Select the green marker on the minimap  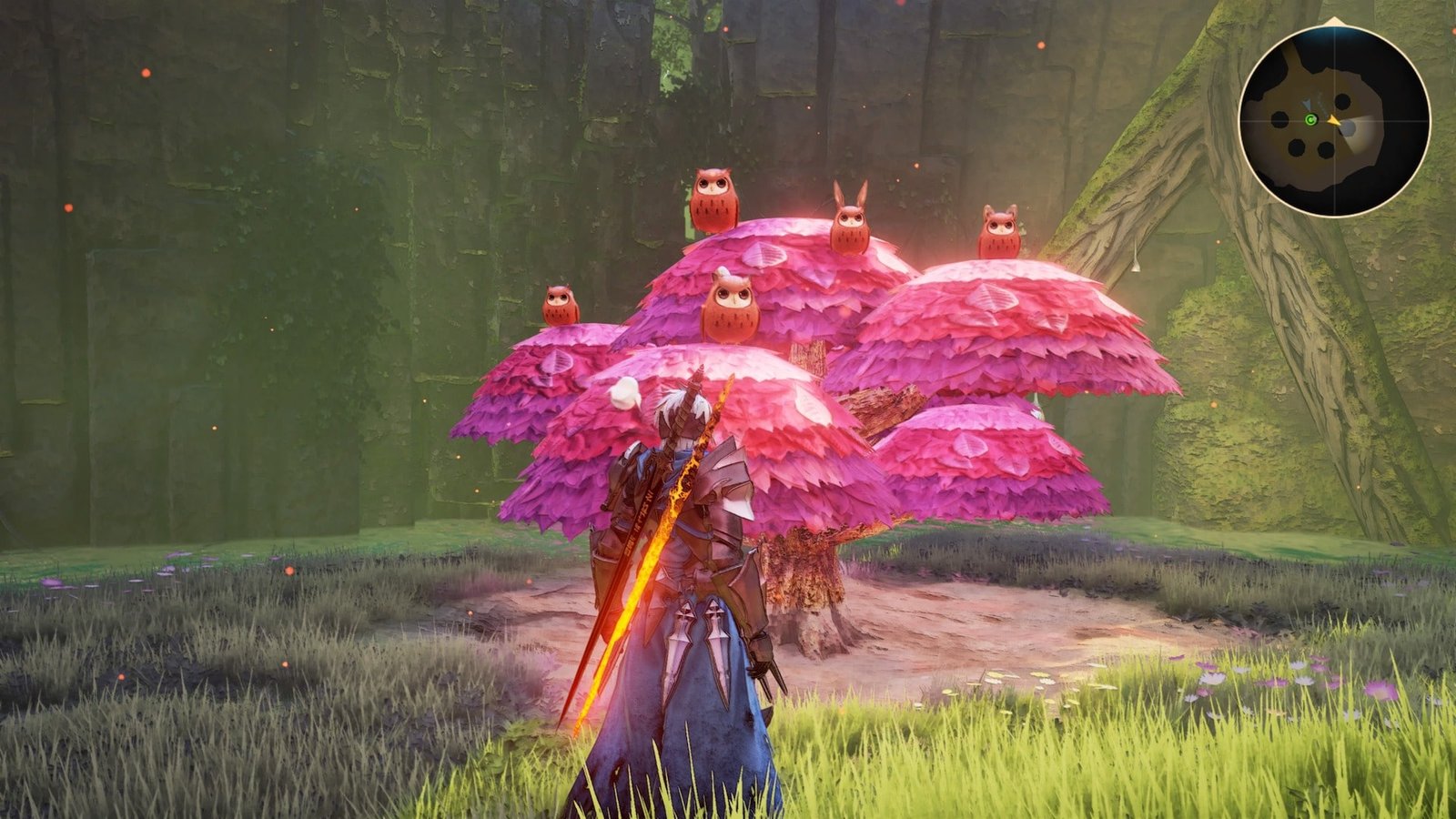click(x=1310, y=120)
